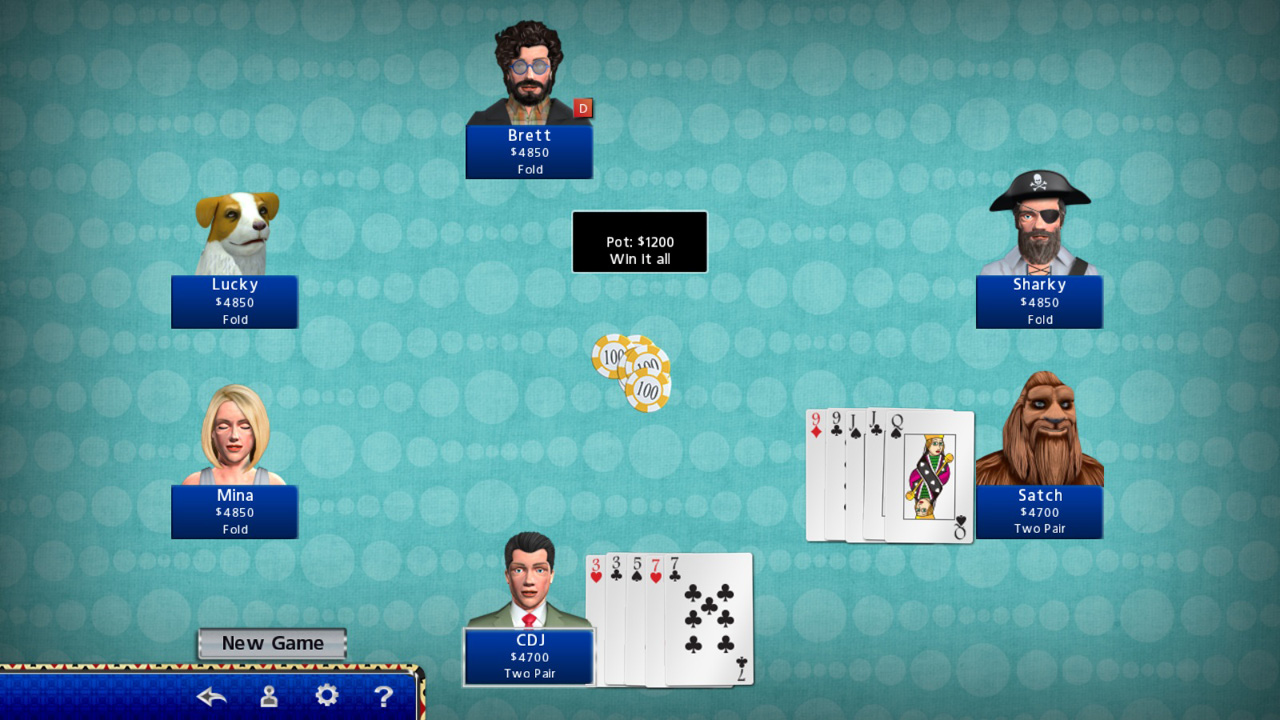This screenshot has height=720, width=1280.
Task: Click the Pot: $1200 Win It All display
Action: (x=639, y=241)
